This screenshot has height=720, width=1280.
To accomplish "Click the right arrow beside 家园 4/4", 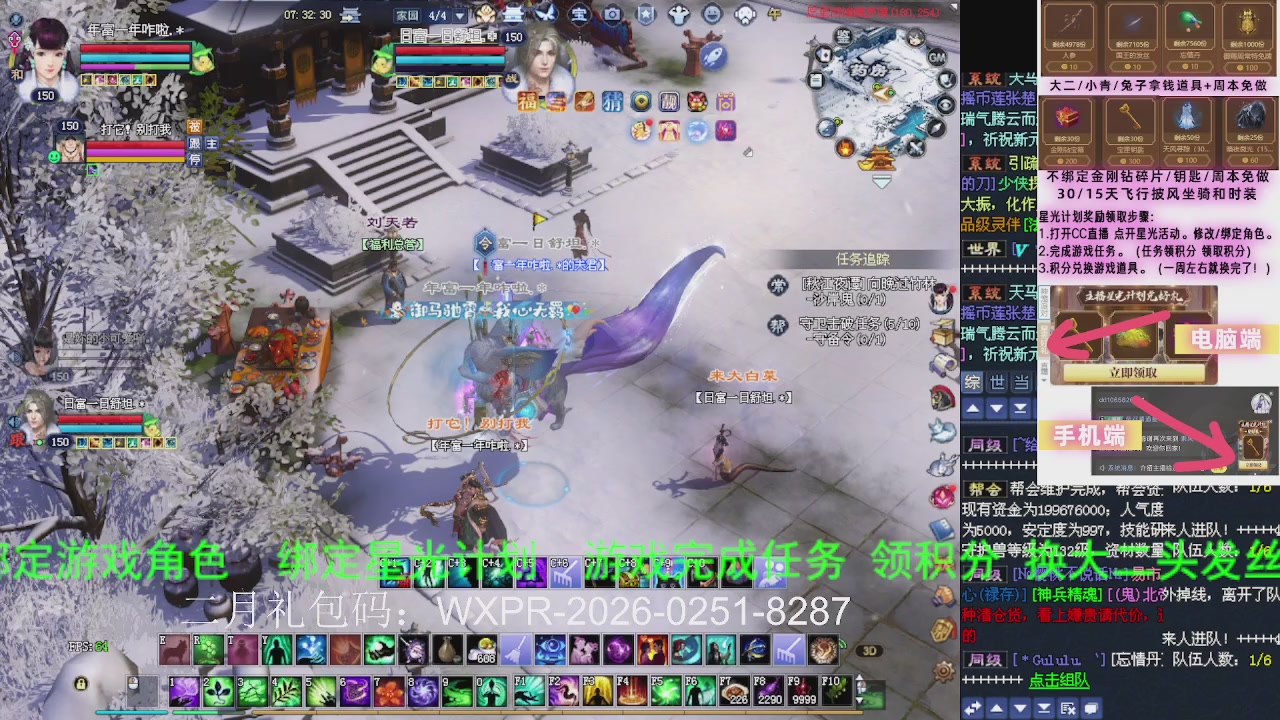I will click(459, 16).
